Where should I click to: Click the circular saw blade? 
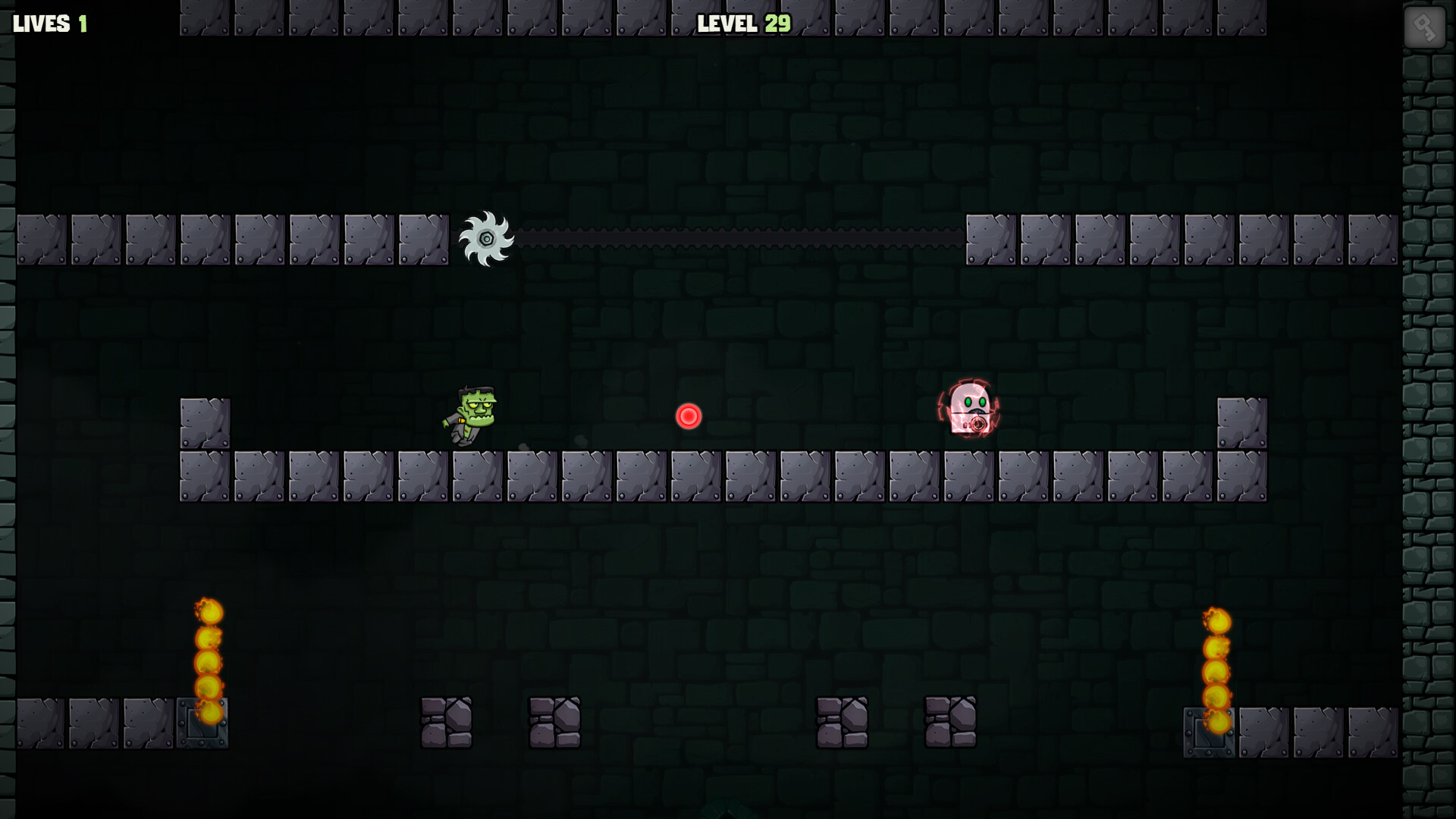(486, 240)
